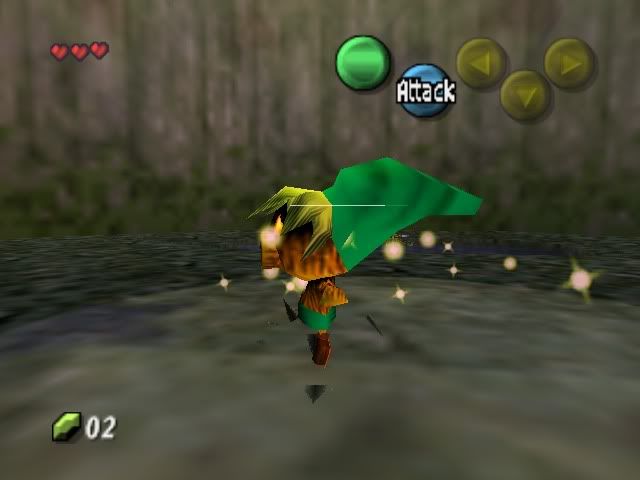Choose the yellow left-arrow C item slot
The height and width of the screenshot is (480, 640).
tap(481, 62)
